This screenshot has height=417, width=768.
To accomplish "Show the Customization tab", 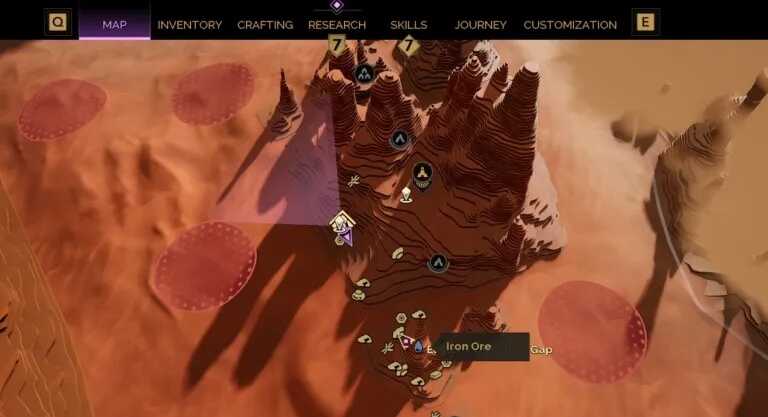I will [570, 24].
